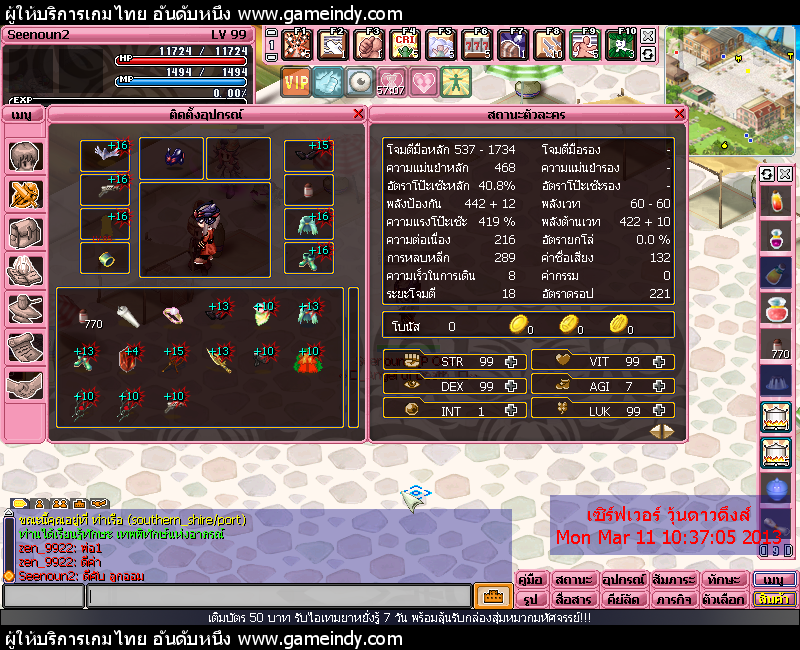
Task: Select the equipped yellow ring slot
Action: click(104, 257)
